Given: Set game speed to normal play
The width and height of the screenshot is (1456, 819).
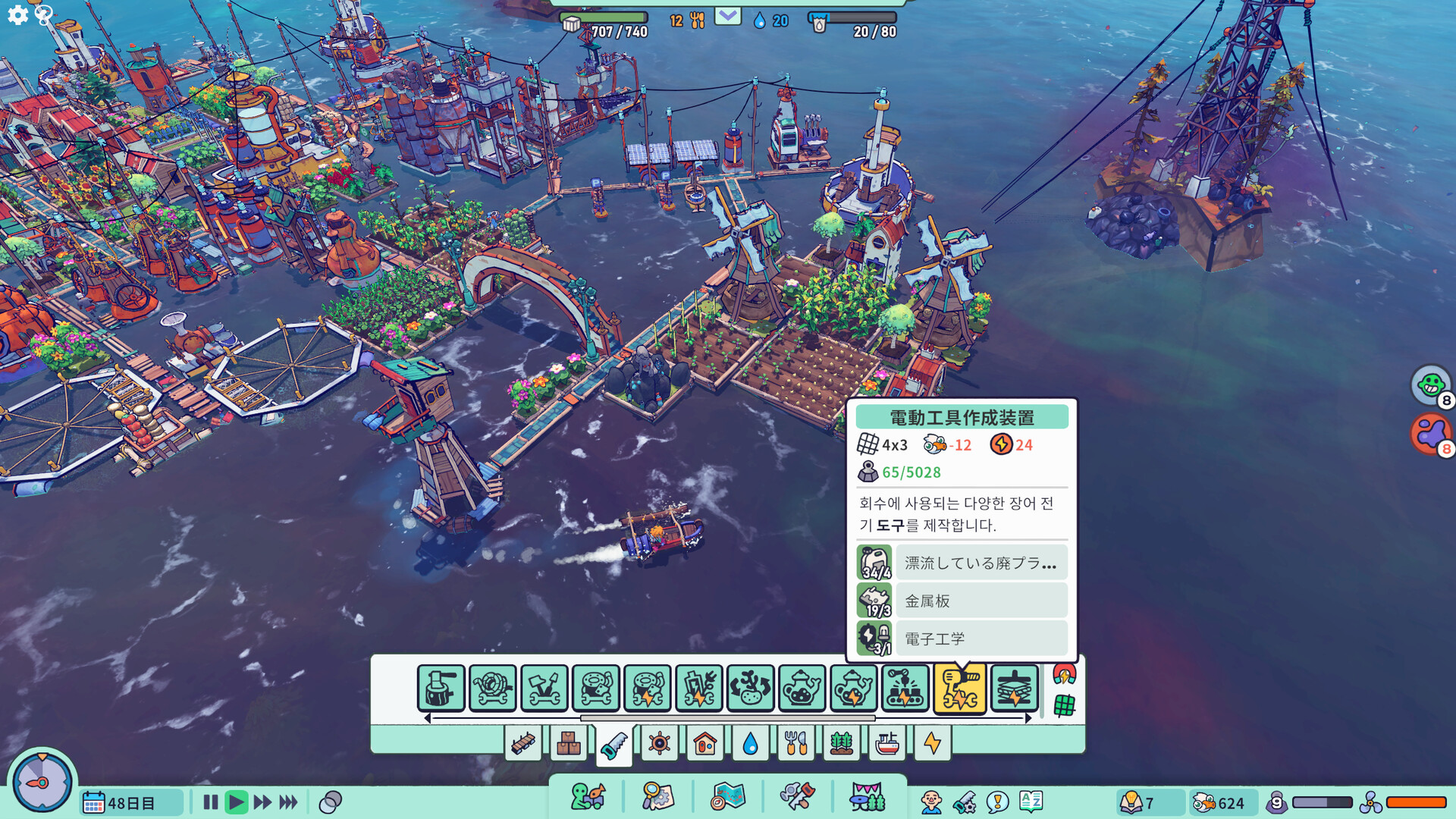Looking at the screenshot, I should click(x=237, y=802).
